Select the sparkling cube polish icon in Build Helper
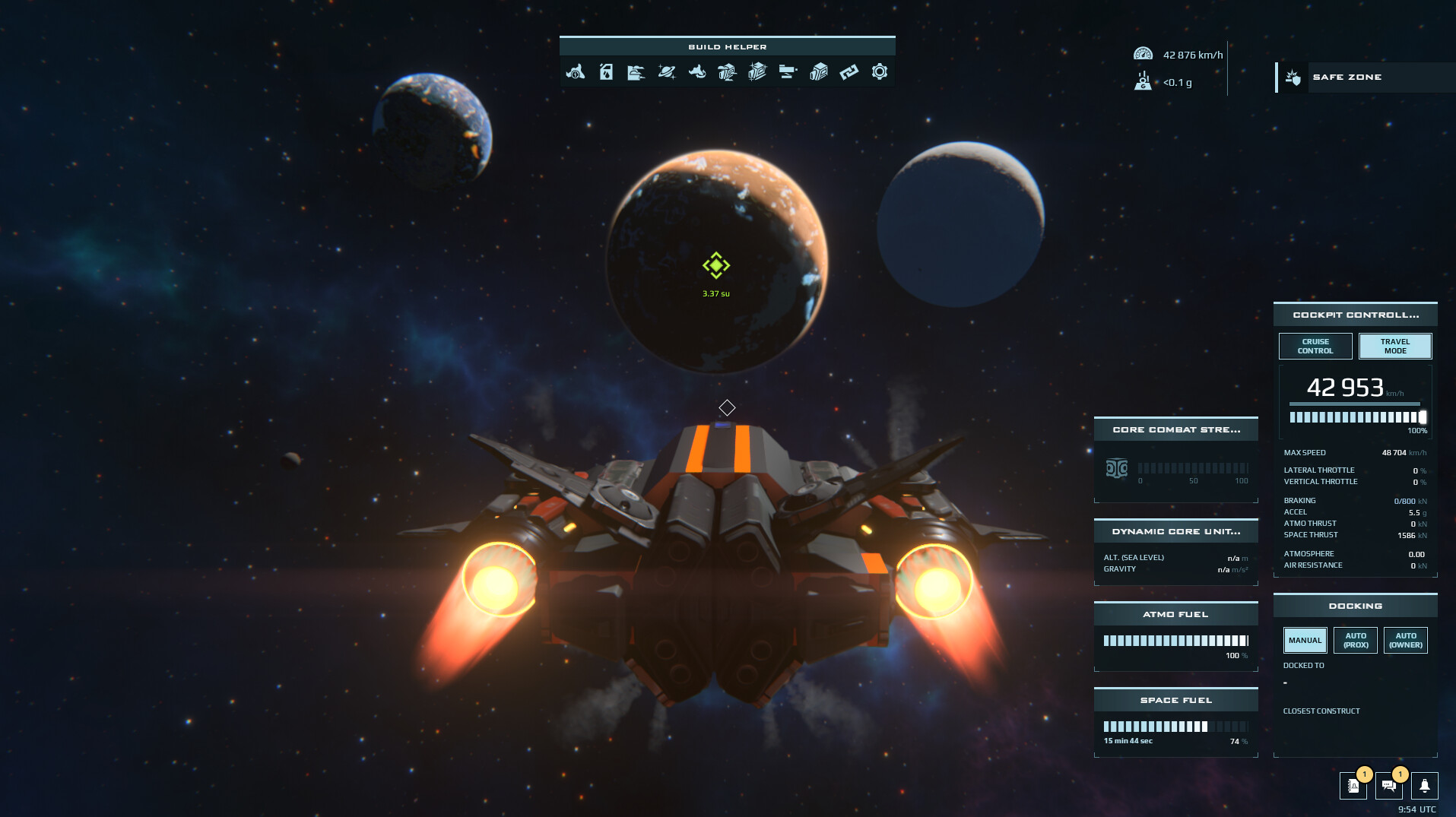This screenshot has height=817, width=1456. (x=759, y=72)
